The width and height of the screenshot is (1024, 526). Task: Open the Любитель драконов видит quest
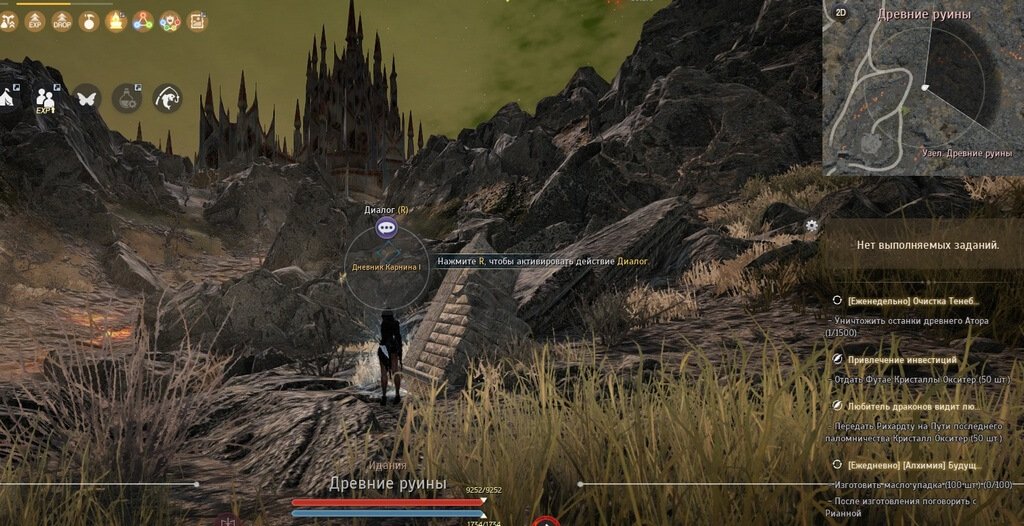[x=913, y=406]
